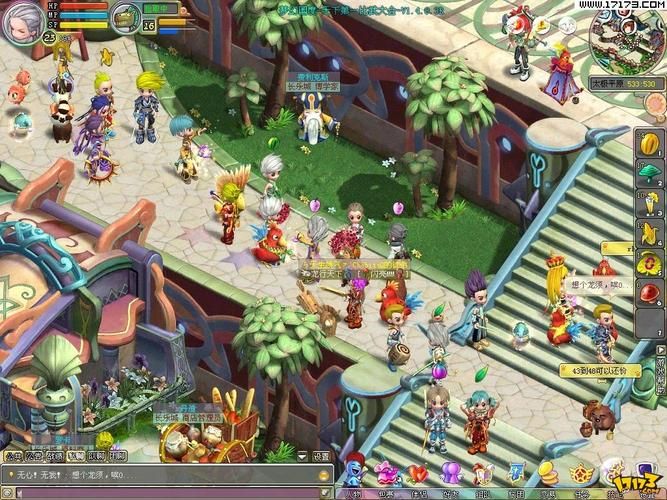Use the starfruit item in quick slot
The width and height of the screenshot is (667, 500).
[650, 142]
